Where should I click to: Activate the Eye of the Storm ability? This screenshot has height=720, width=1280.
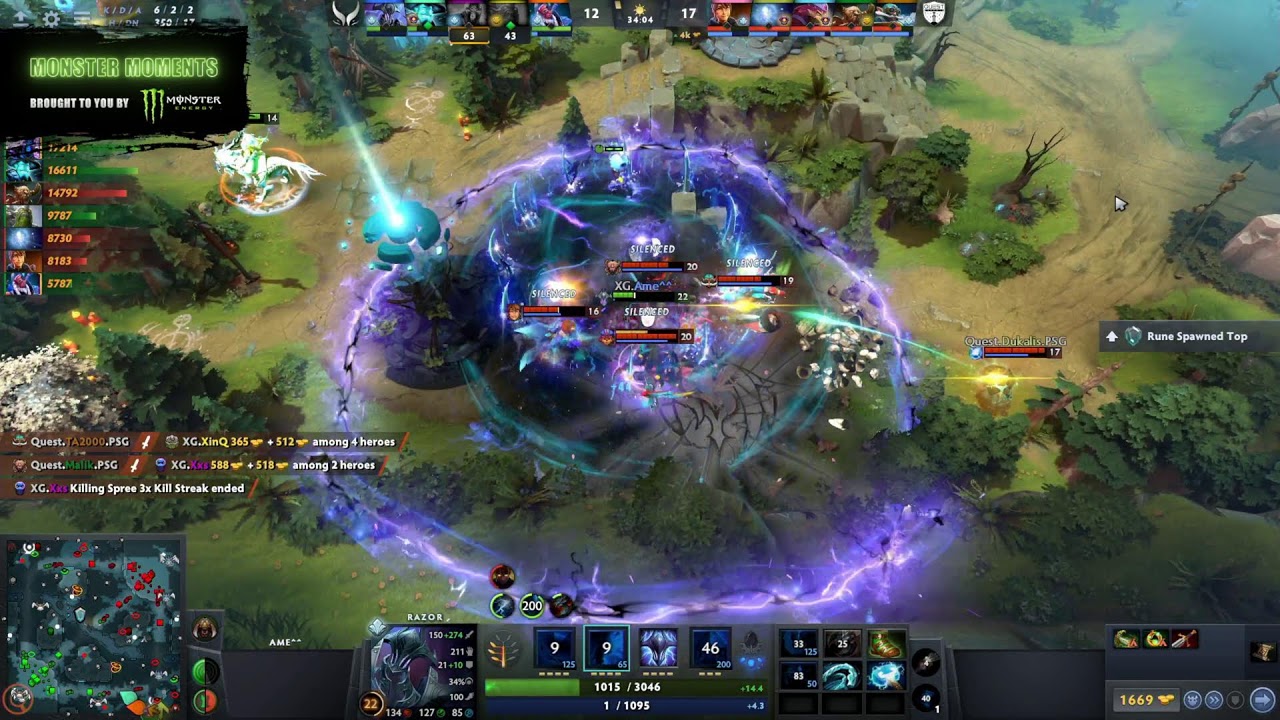(x=711, y=649)
